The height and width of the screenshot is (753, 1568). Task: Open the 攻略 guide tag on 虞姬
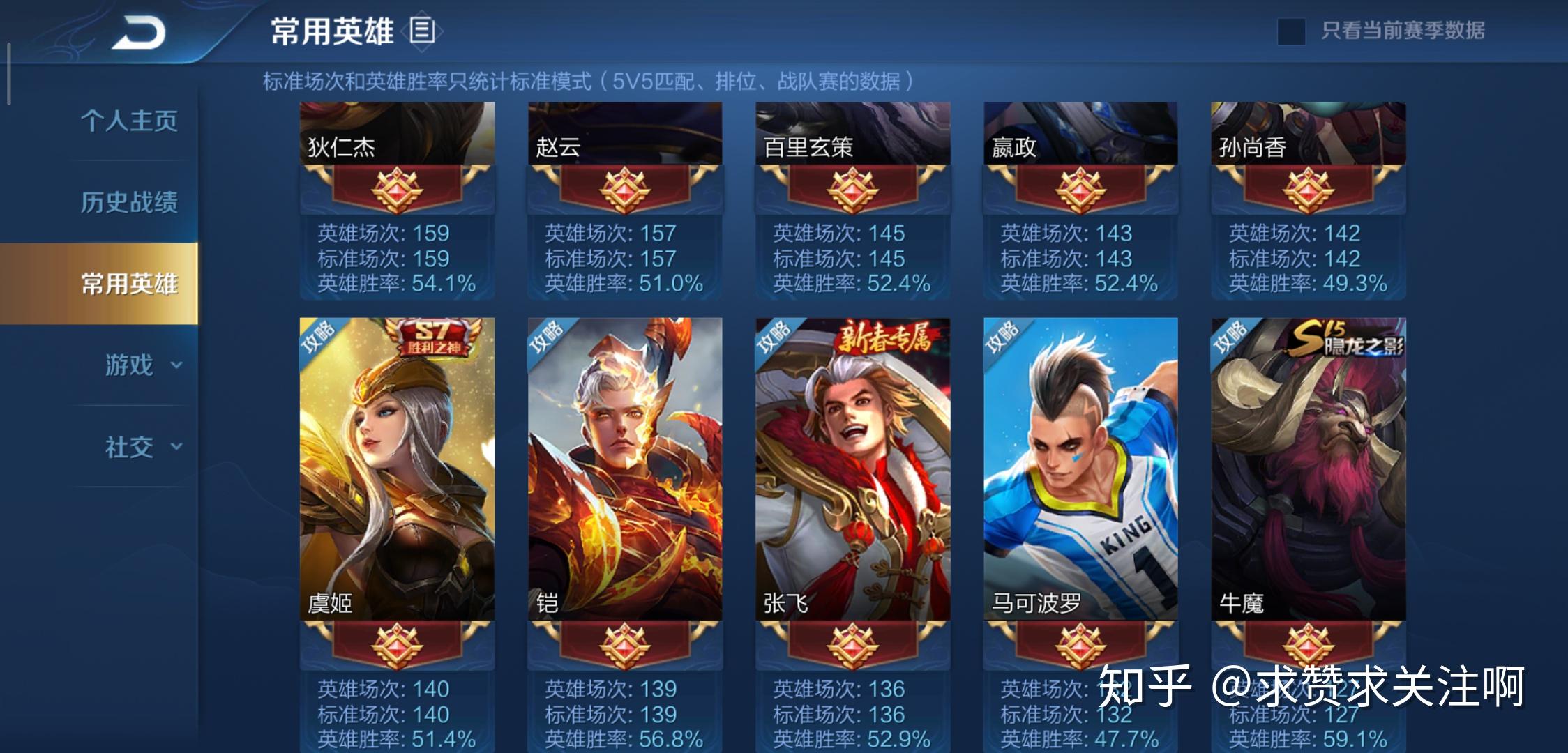tap(319, 337)
